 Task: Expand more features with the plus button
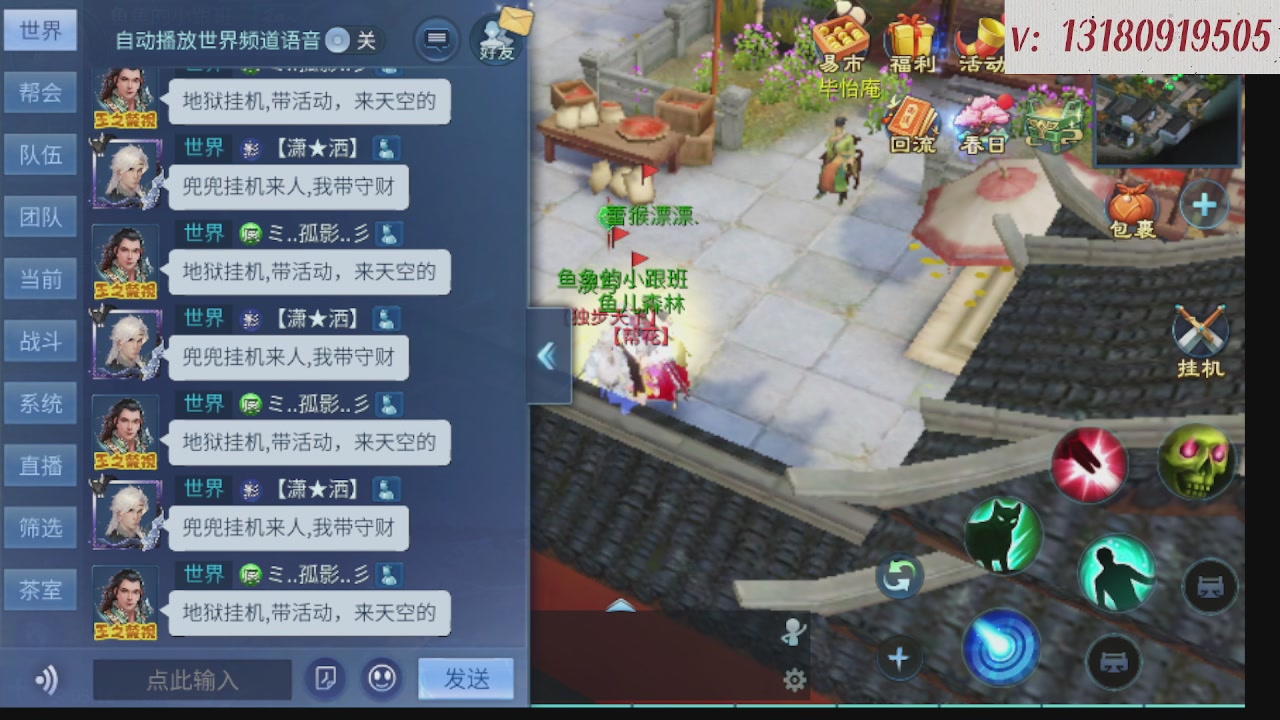1204,205
